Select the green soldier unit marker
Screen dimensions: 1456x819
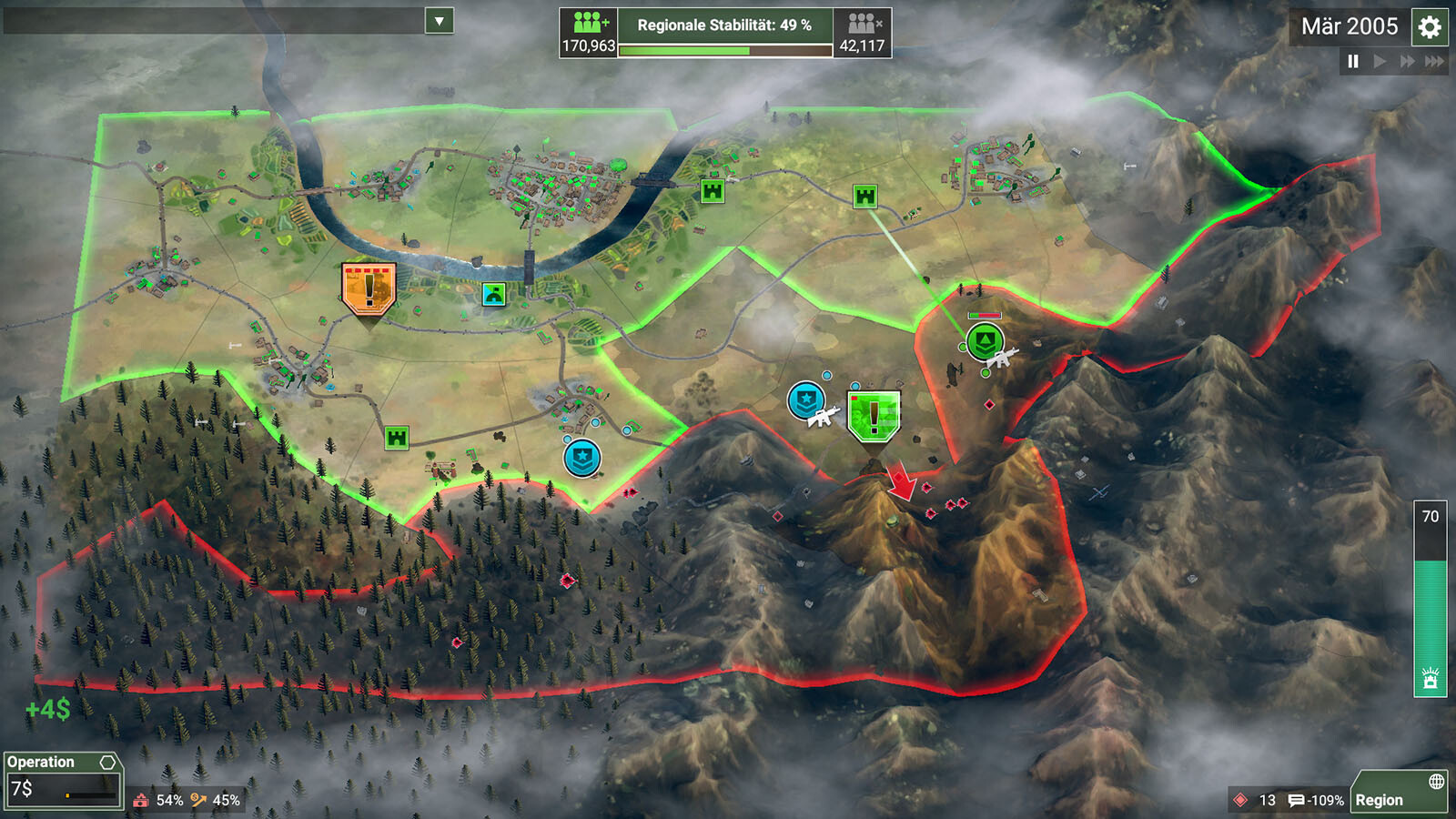tap(984, 343)
